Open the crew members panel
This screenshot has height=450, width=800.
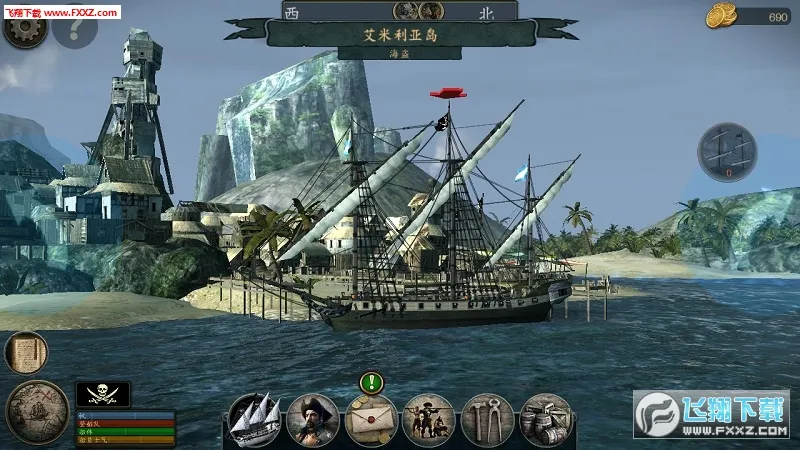429,419
